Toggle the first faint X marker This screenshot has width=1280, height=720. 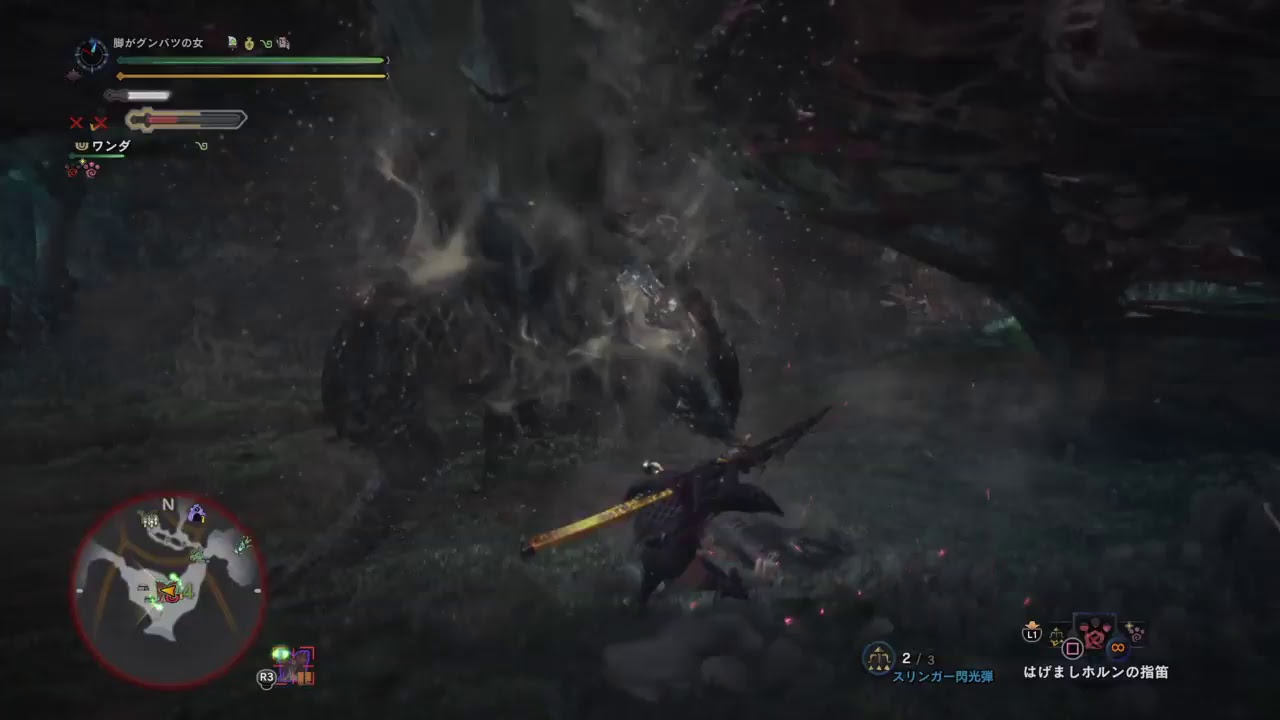(76, 122)
